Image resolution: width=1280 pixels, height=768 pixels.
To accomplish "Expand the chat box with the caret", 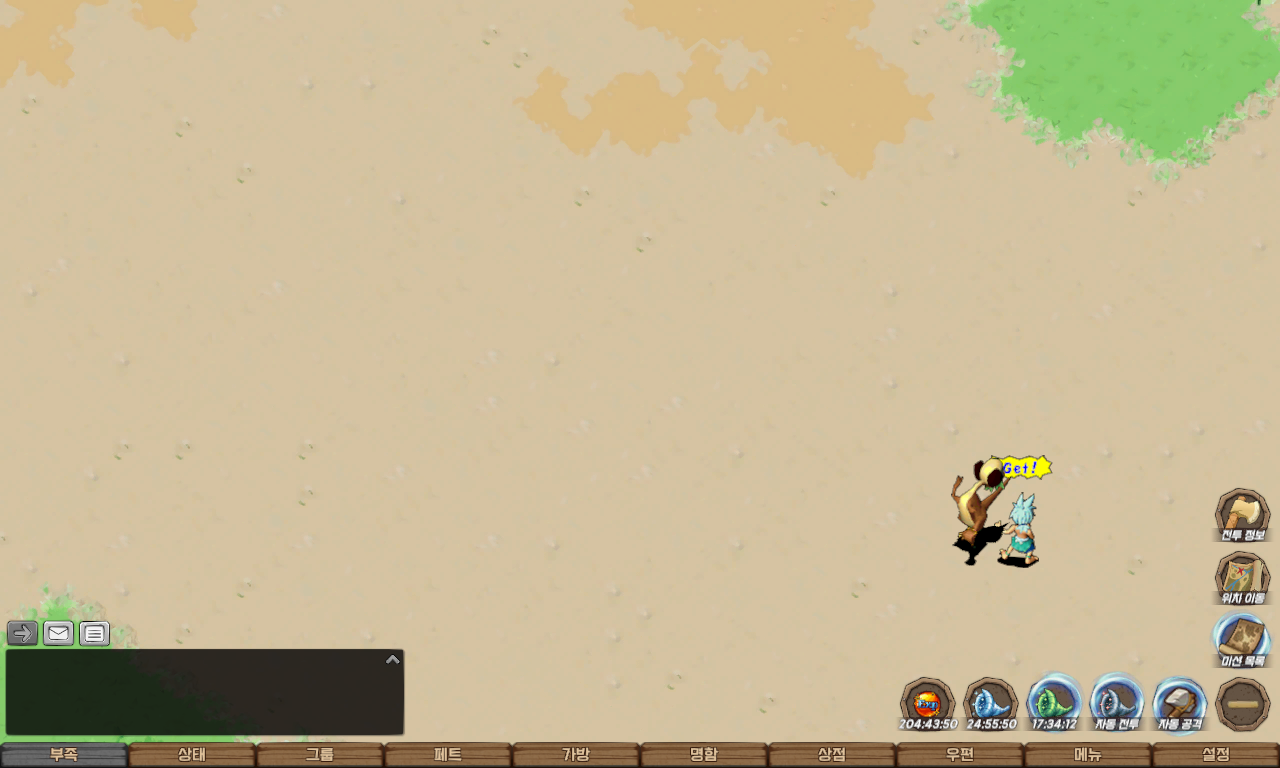I will [x=393, y=660].
